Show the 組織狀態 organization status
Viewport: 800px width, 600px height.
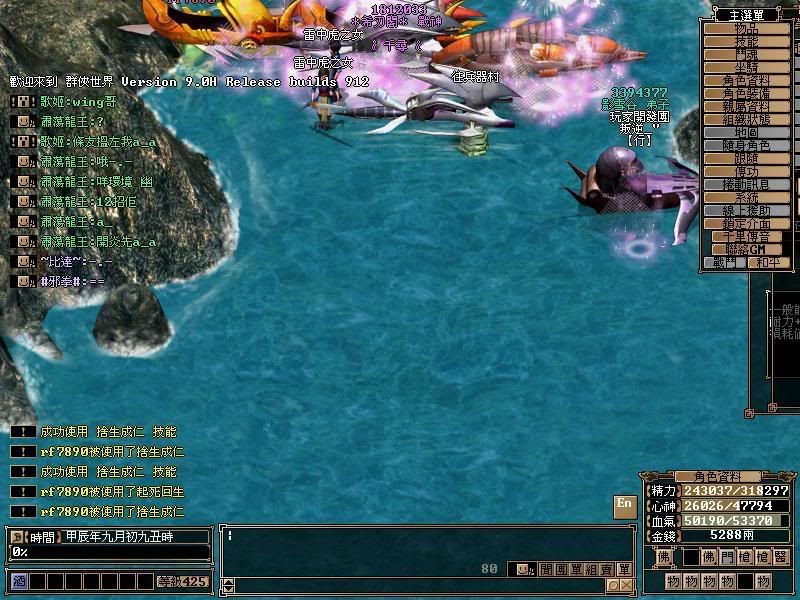coord(746,120)
